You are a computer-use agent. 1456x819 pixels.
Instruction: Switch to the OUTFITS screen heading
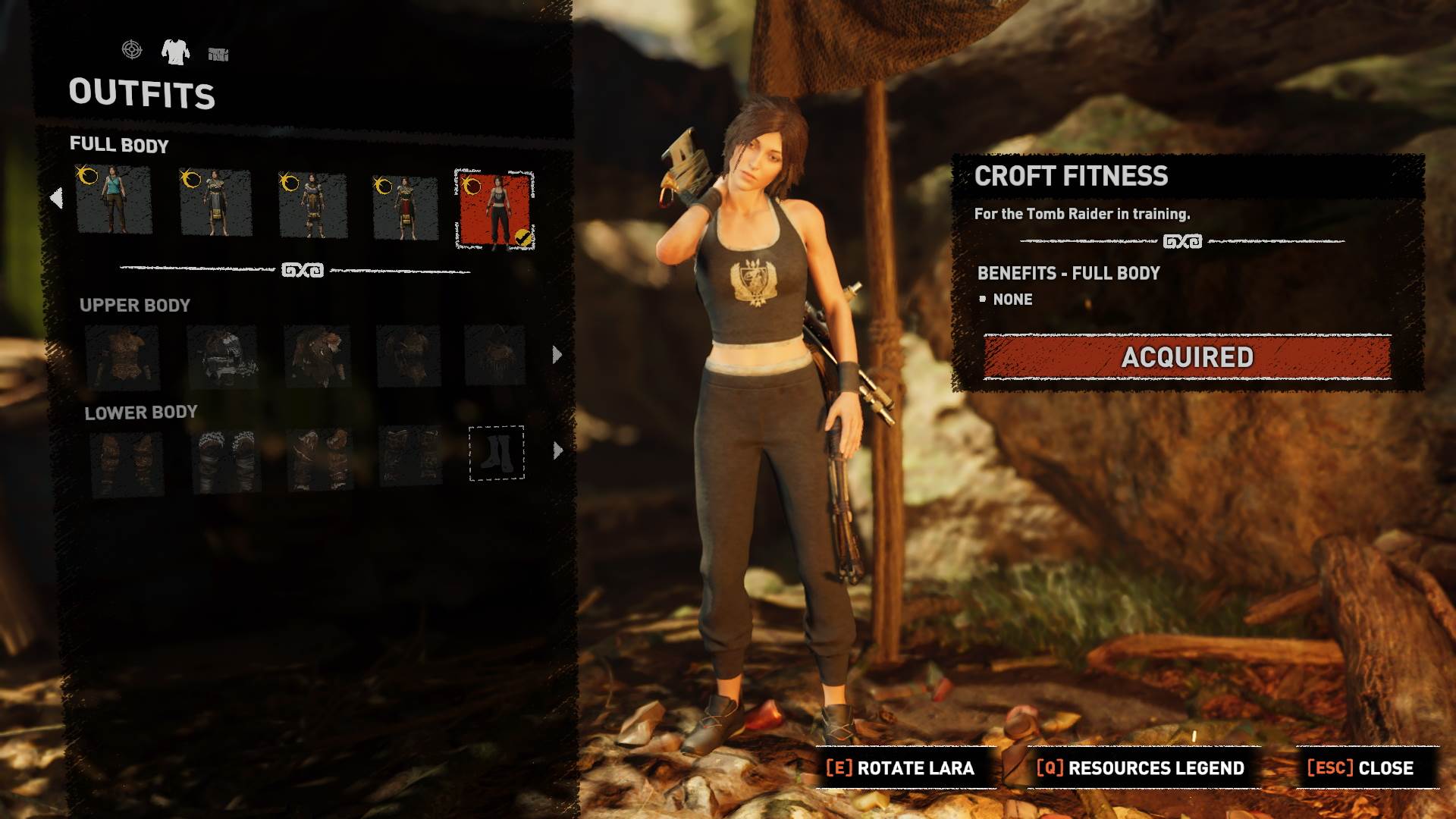pyautogui.click(x=143, y=96)
